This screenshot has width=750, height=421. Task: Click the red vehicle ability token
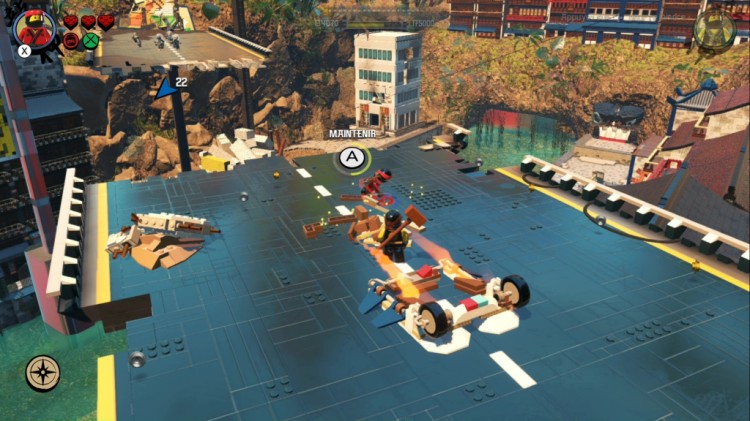click(71, 41)
